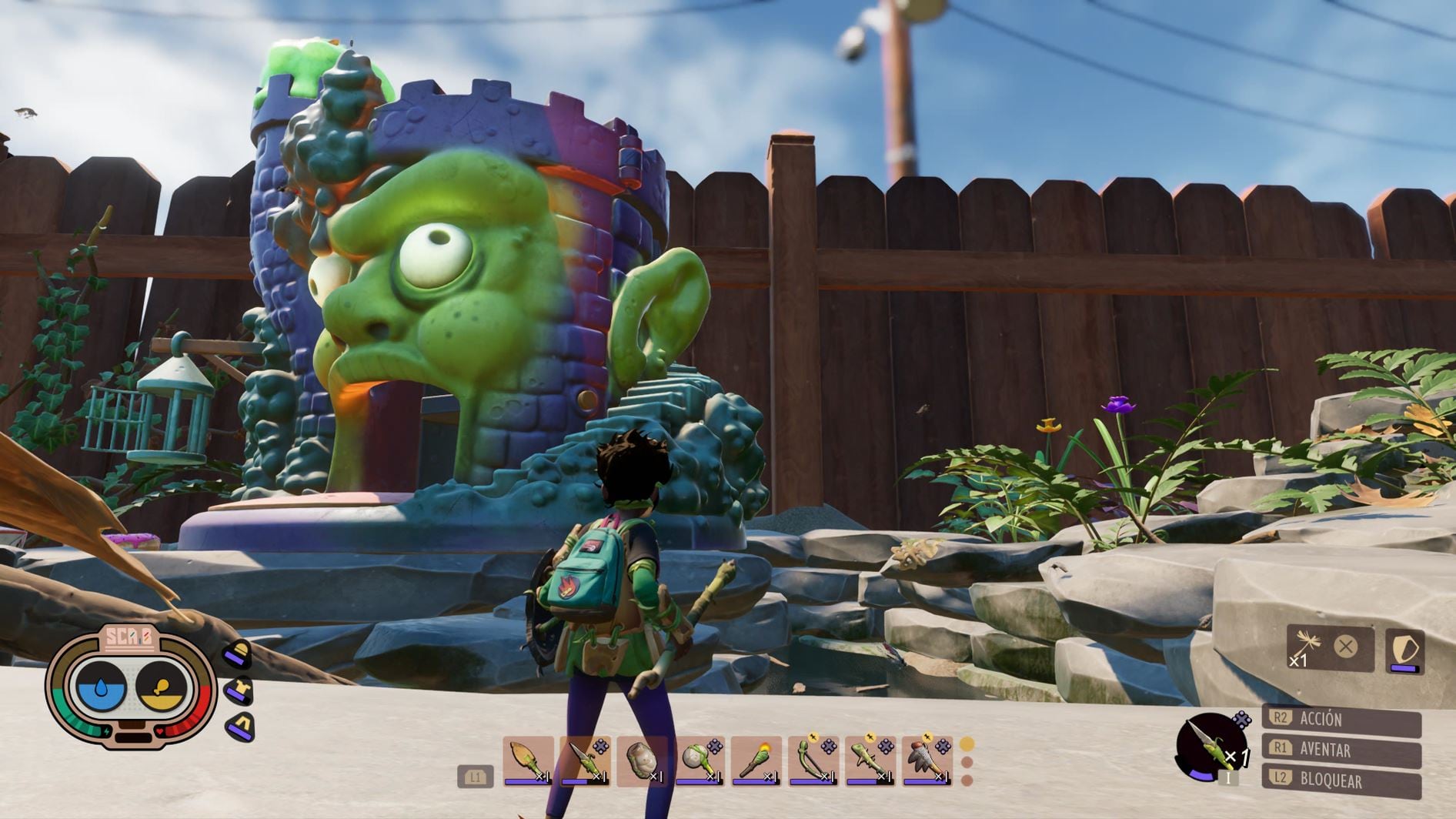This screenshot has height=819, width=1456.
Task: Click the shield durability icon
Action: [1404, 650]
